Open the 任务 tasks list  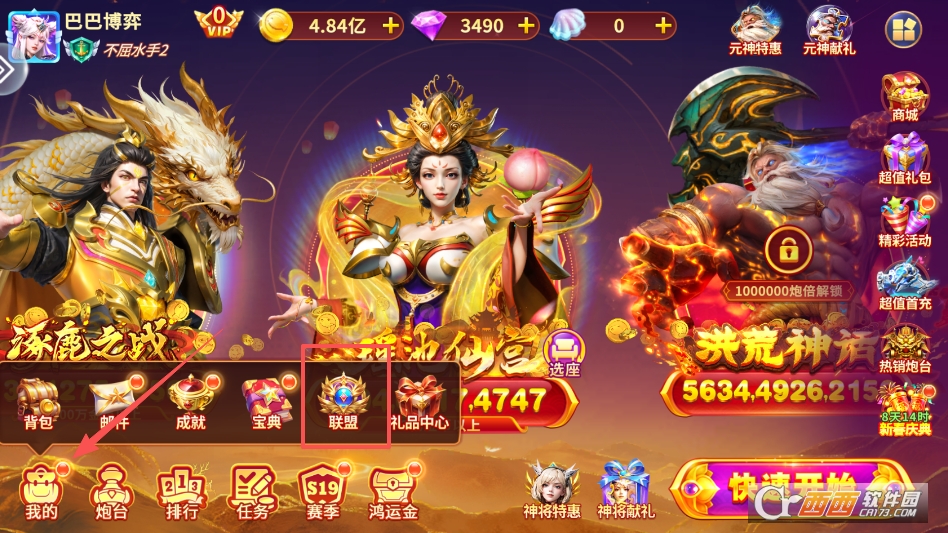pyautogui.click(x=252, y=492)
